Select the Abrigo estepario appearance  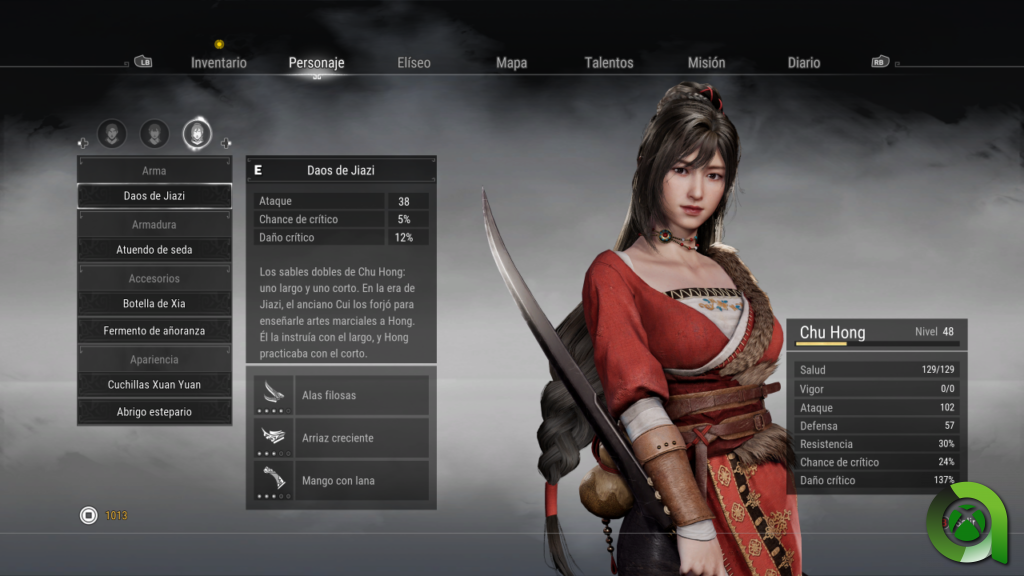point(154,412)
